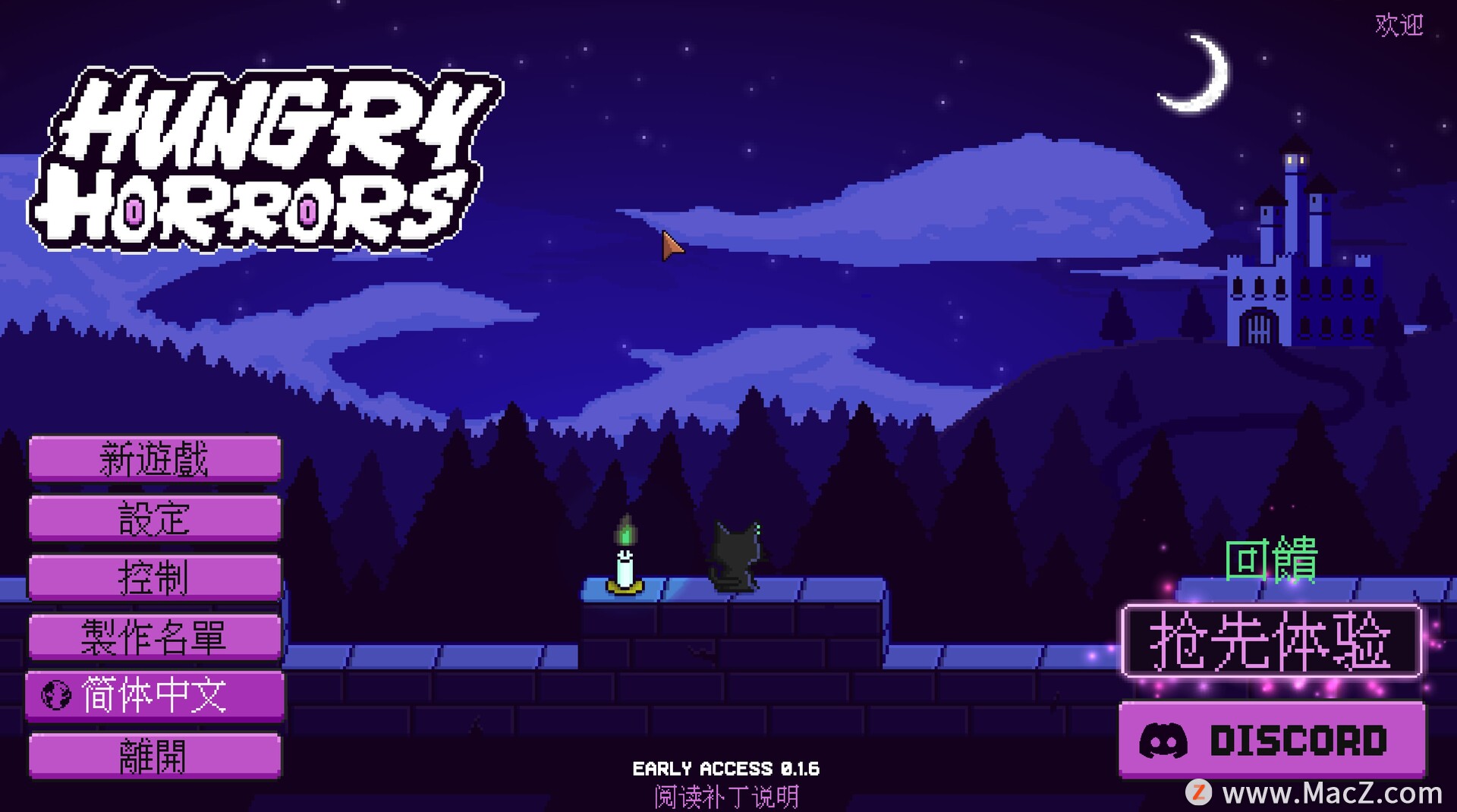This screenshot has height=812, width=1457.
Task: Open the 設定 settings menu
Action: pos(155,518)
